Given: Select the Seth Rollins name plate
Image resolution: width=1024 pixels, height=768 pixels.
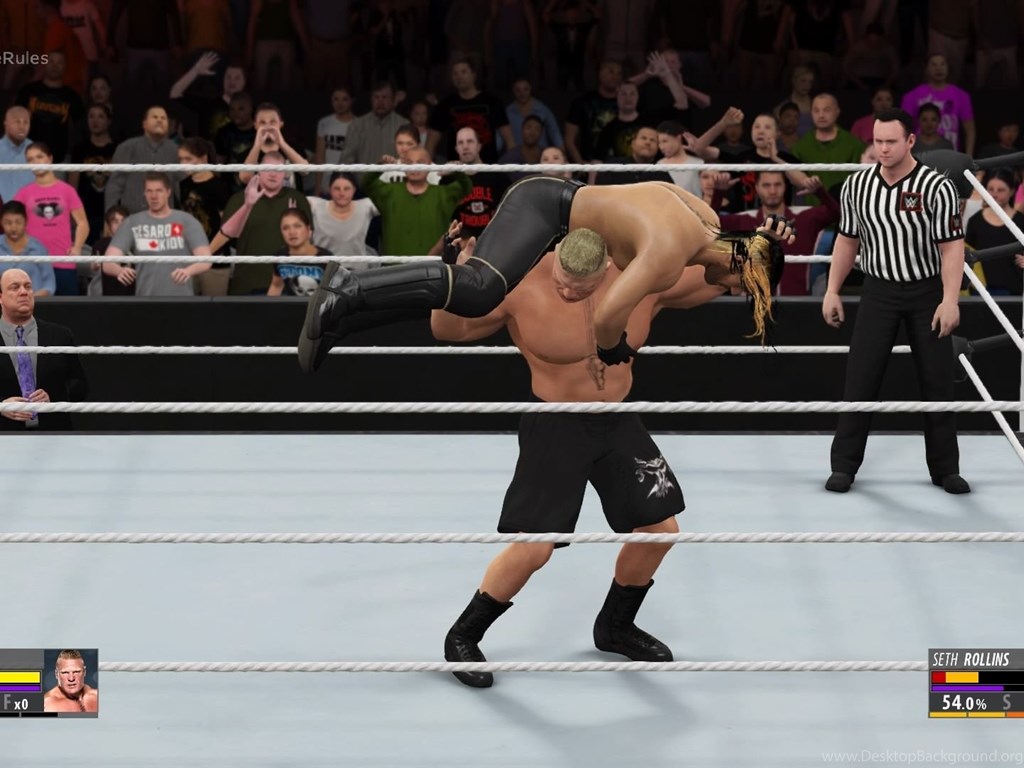Looking at the screenshot, I should click(971, 659).
